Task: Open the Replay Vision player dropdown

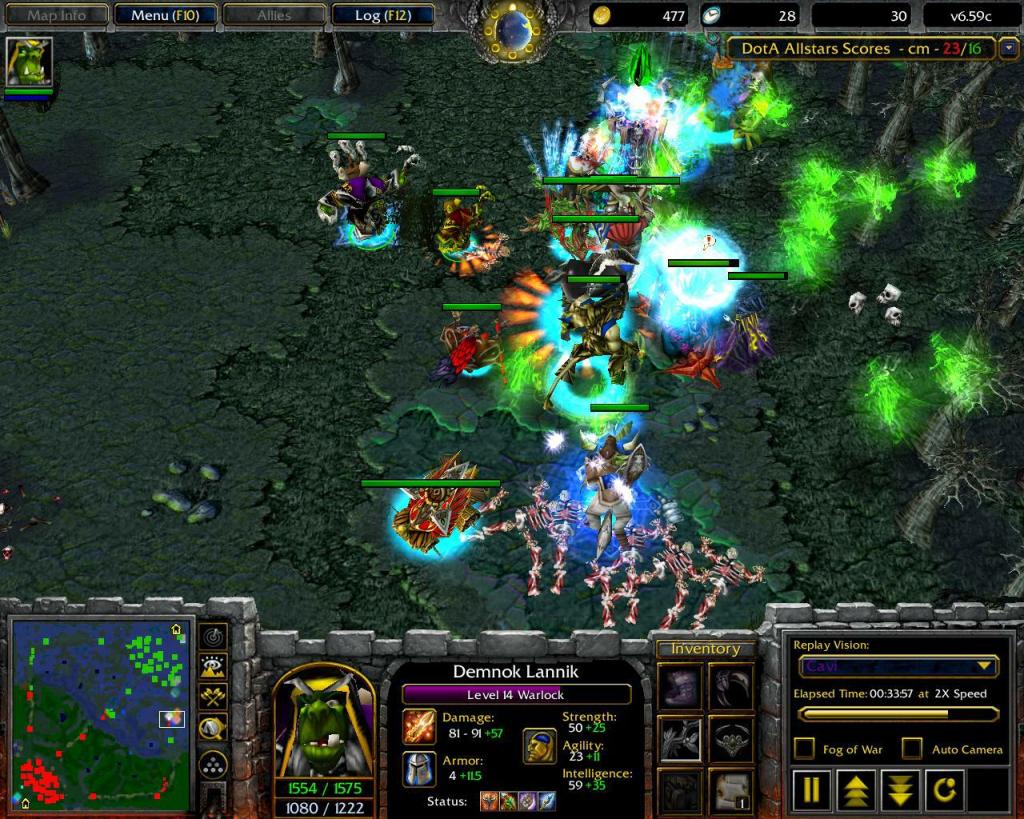Action: coord(898,667)
